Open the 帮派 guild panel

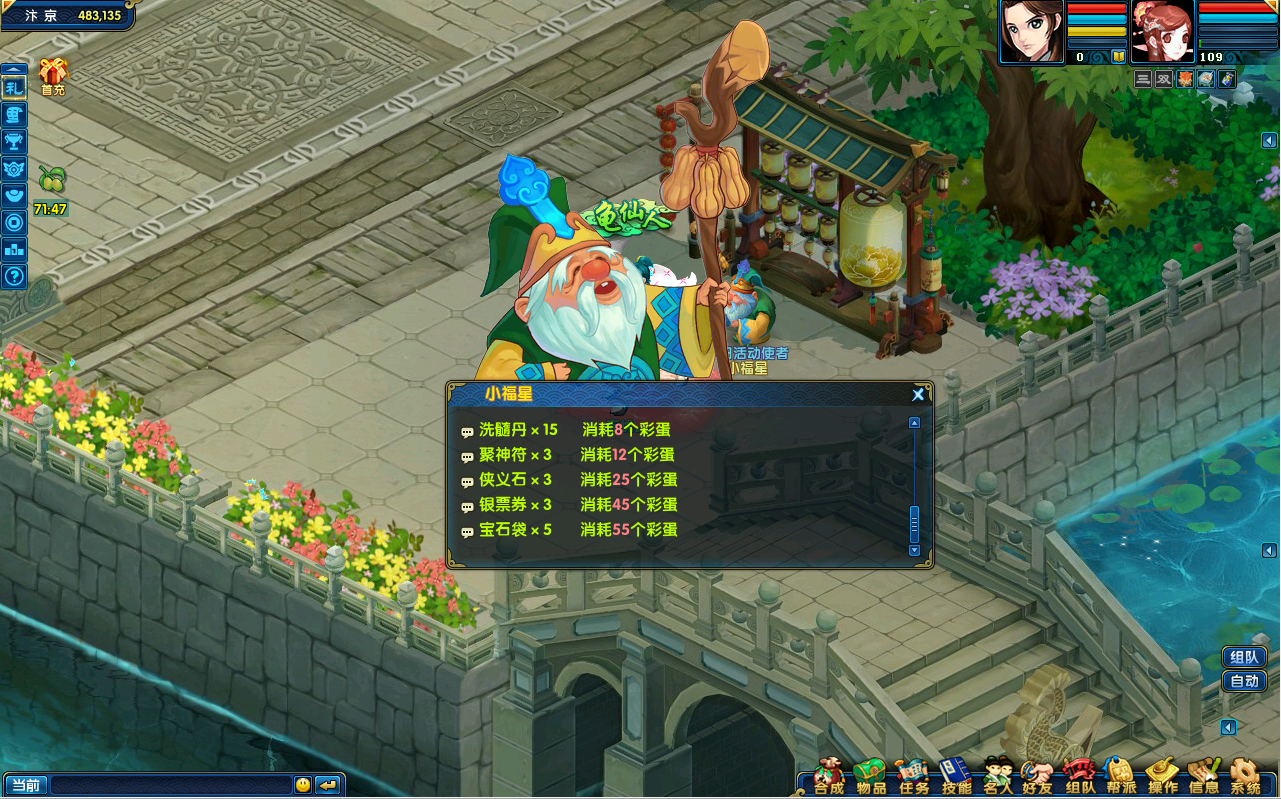[x=1121, y=776]
